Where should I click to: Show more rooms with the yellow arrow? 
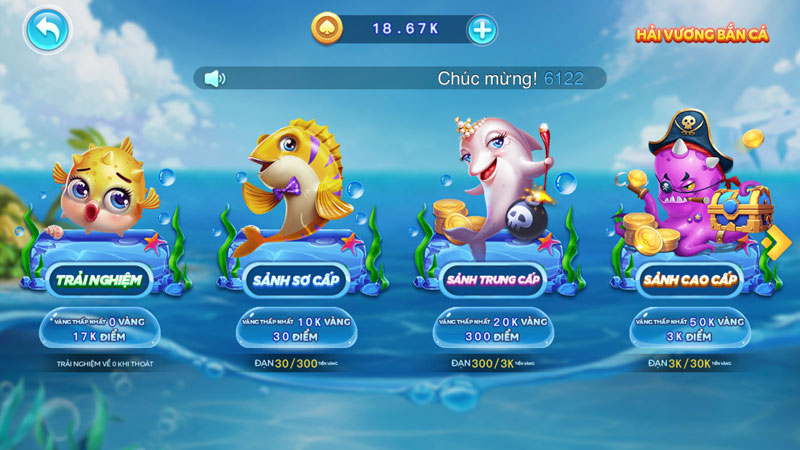(771, 242)
